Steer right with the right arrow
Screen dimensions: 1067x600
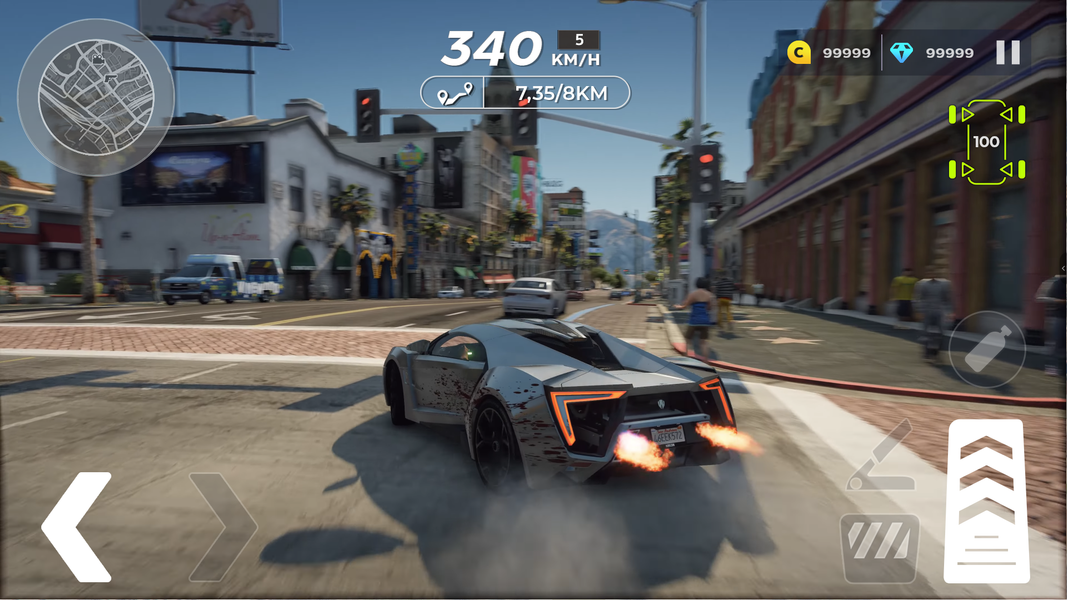click(x=223, y=527)
